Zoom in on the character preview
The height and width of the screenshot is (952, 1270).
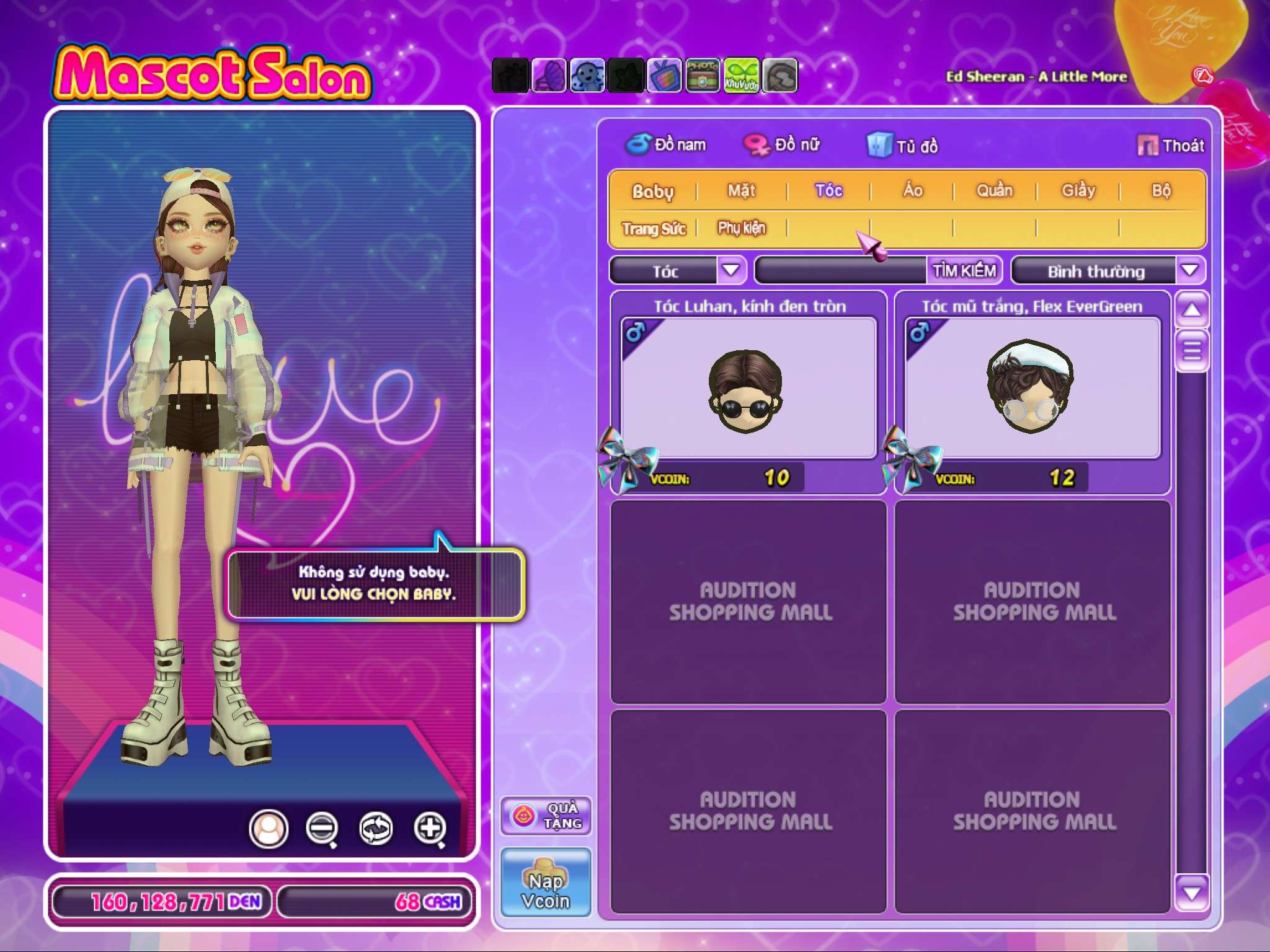point(430,828)
